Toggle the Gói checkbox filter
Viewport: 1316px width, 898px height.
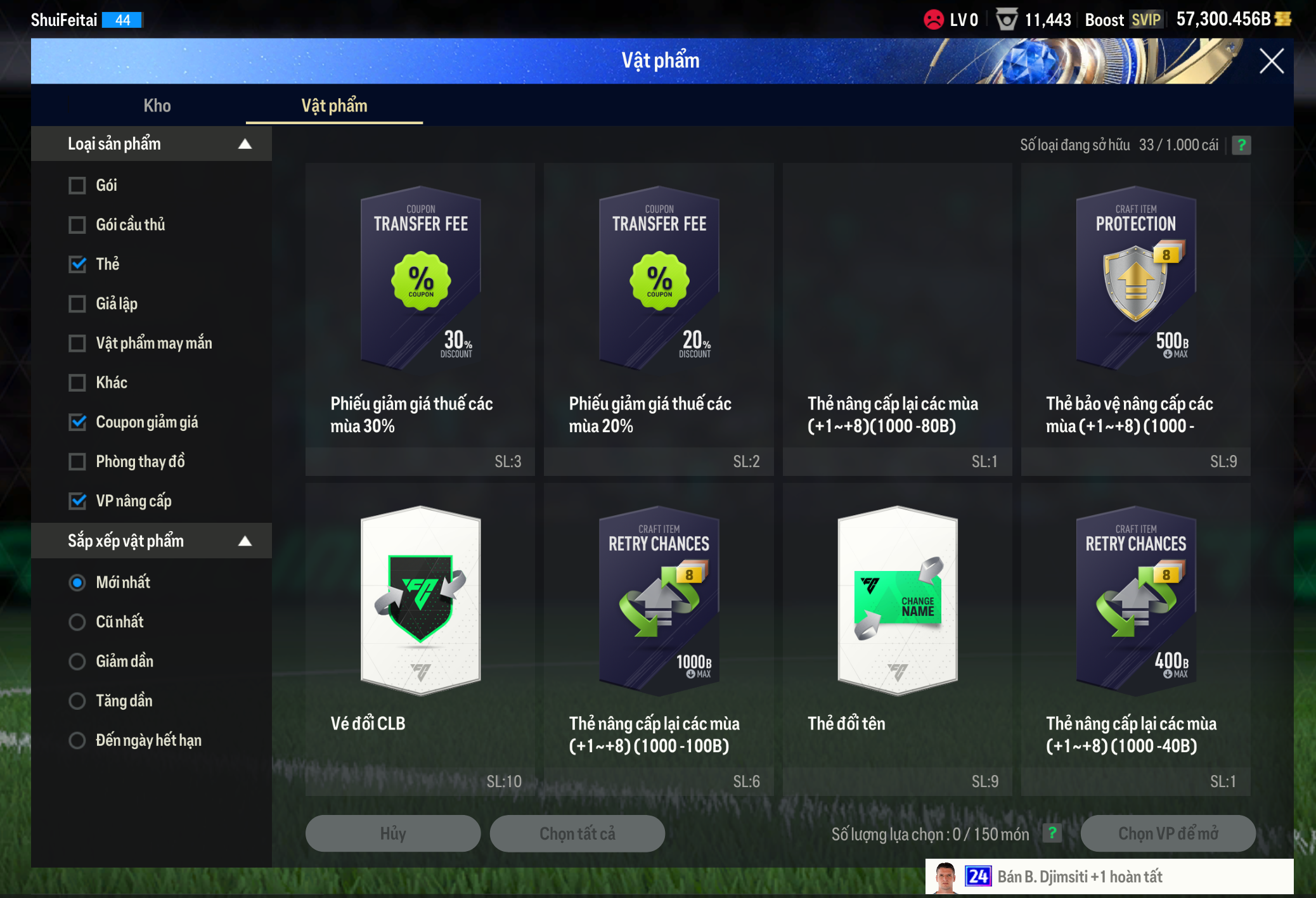77,186
